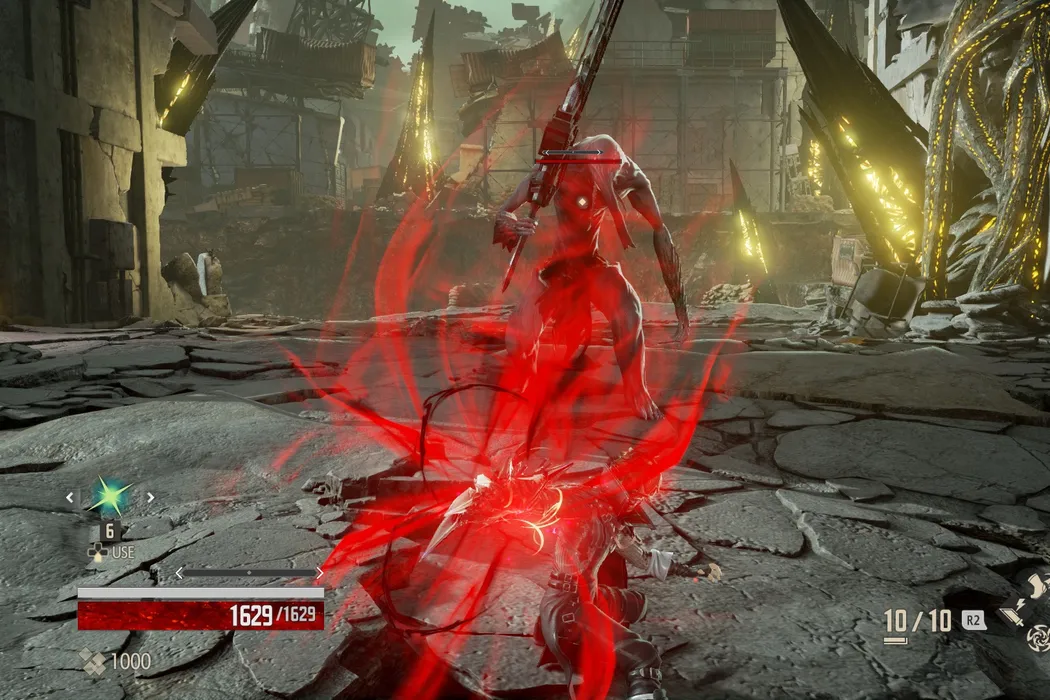This screenshot has height=700, width=1050.
Task: Cycle to next item with right arrow
Action: (x=150, y=497)
